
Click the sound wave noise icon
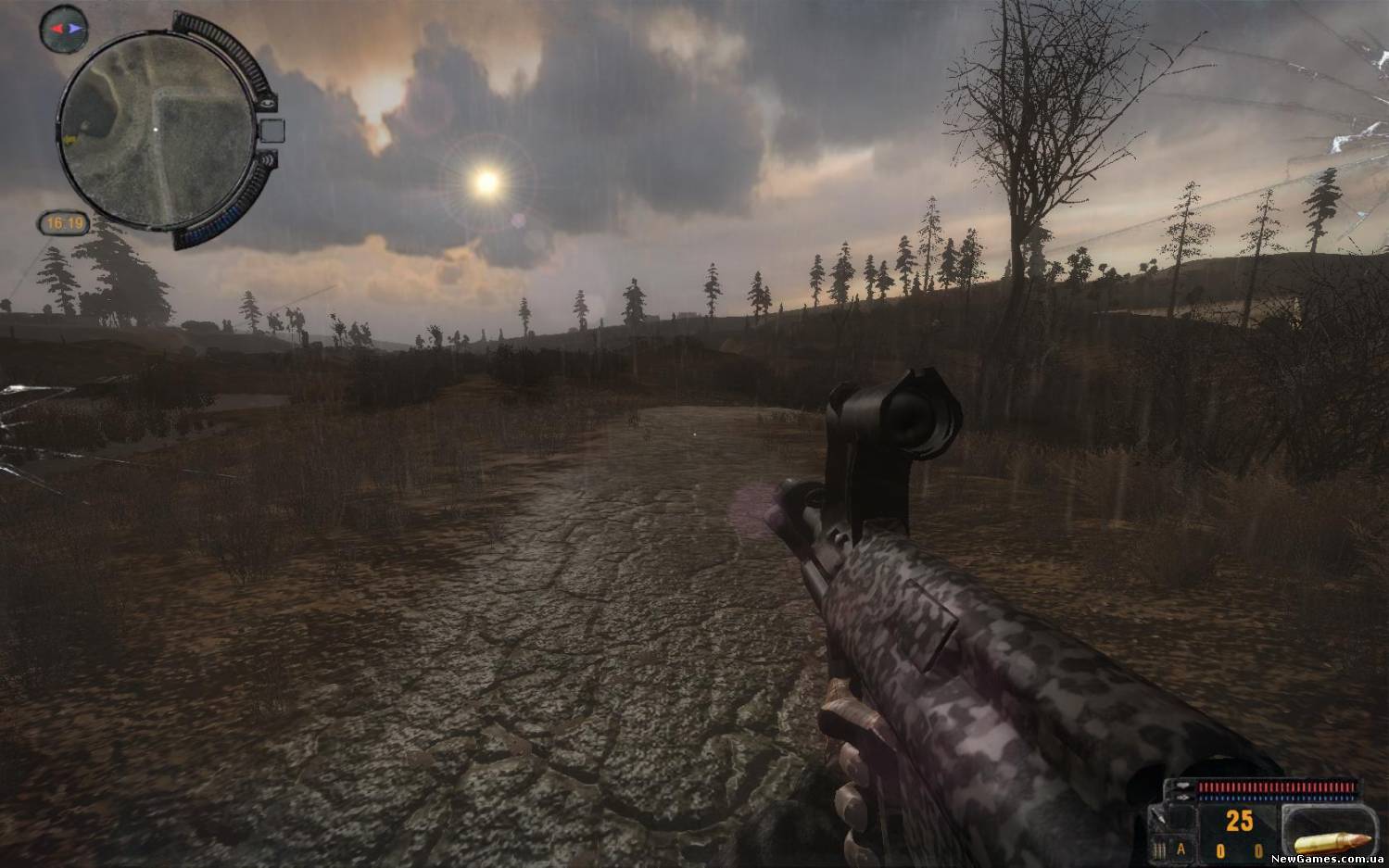[270, 159]
